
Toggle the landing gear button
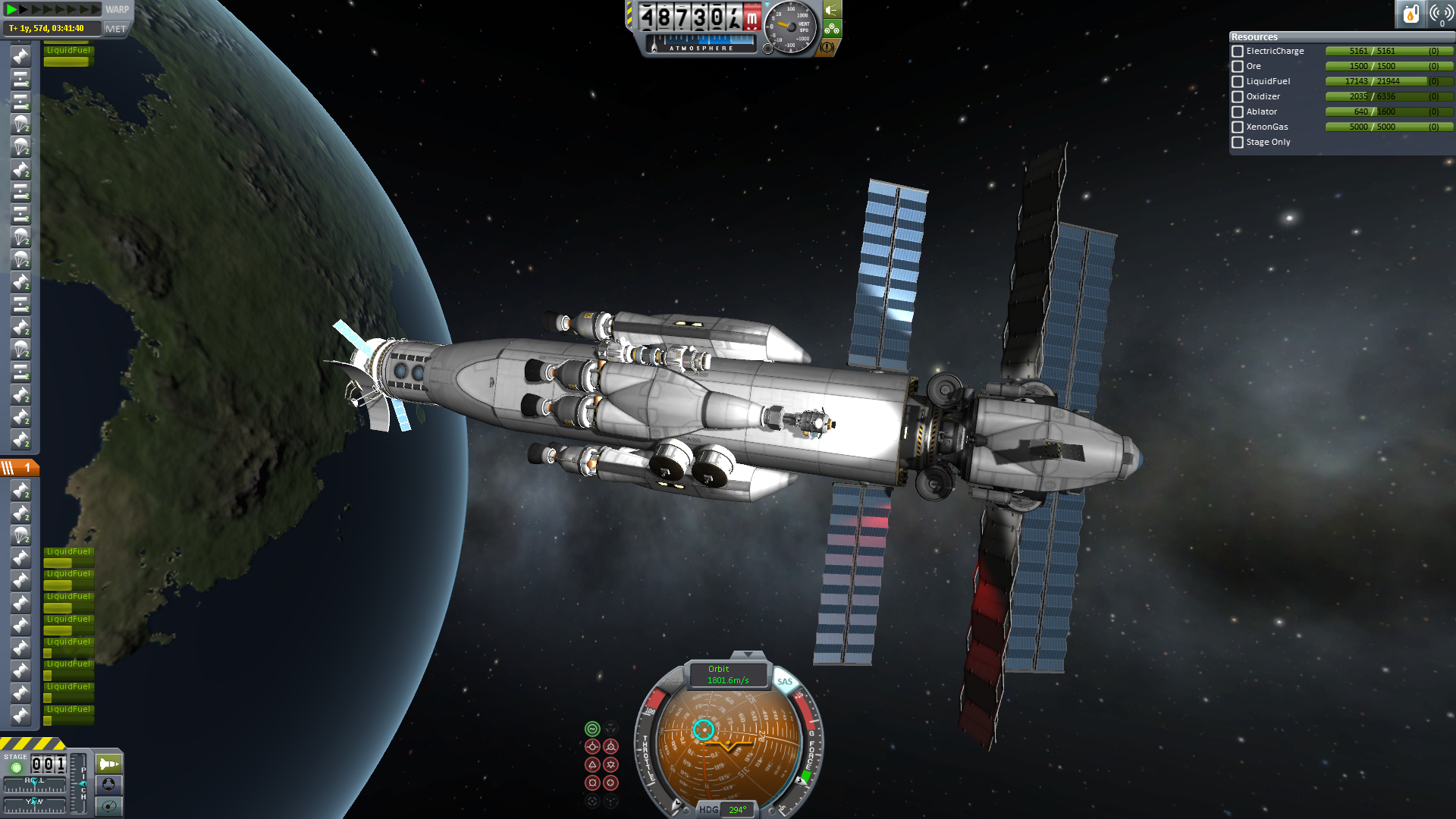click(832, 29)
